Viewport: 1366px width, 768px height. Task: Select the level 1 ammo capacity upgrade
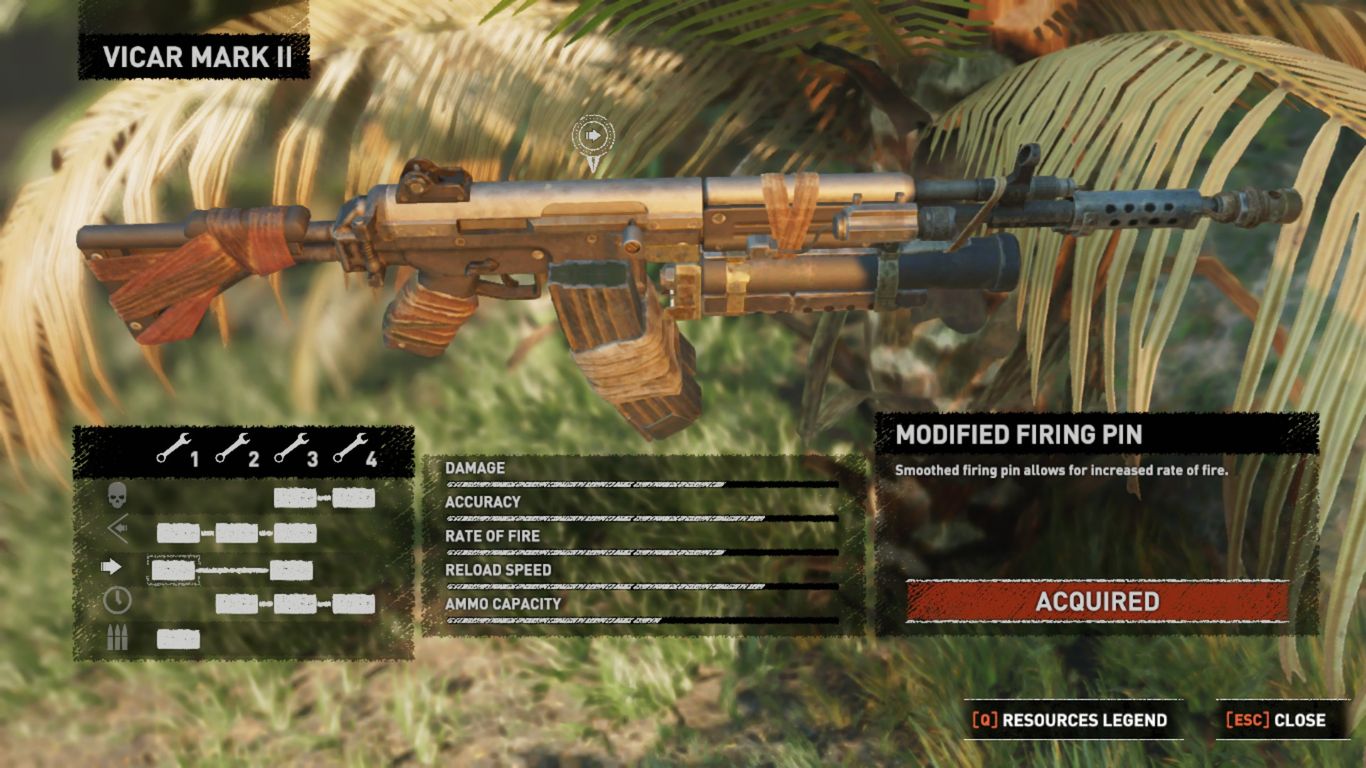pos(178,639)
